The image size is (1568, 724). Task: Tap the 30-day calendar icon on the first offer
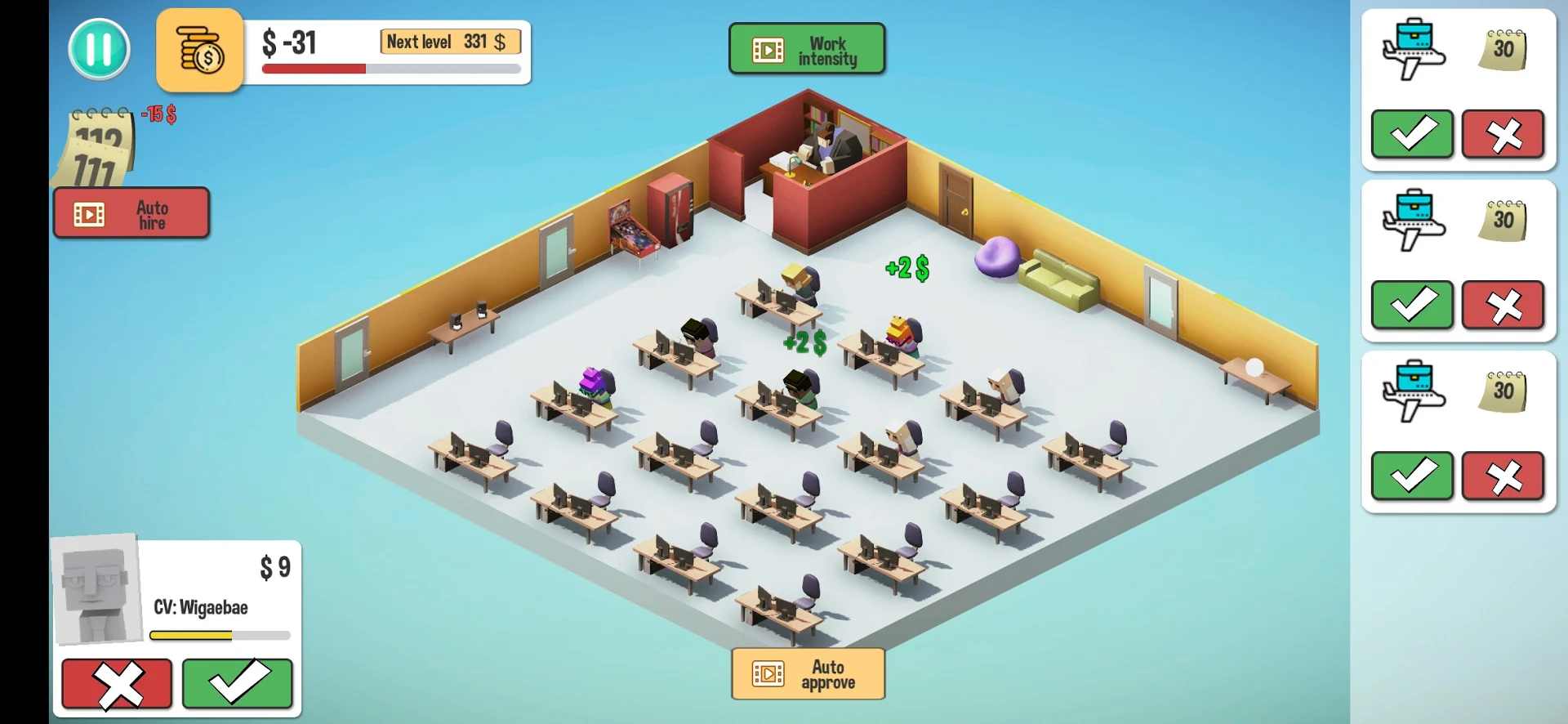[1505, 49]
